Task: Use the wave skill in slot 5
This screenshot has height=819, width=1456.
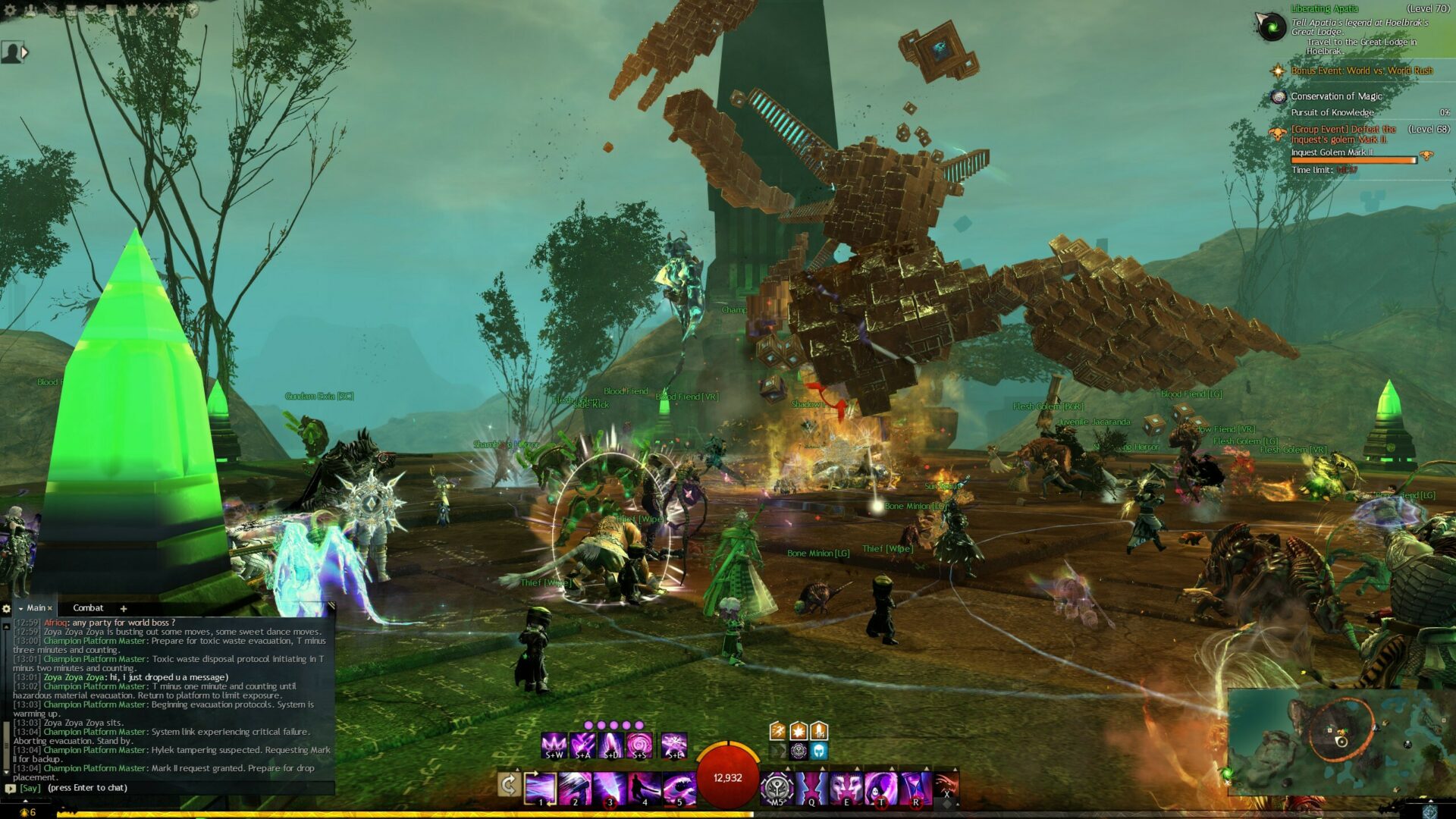Action: point(679,789)
